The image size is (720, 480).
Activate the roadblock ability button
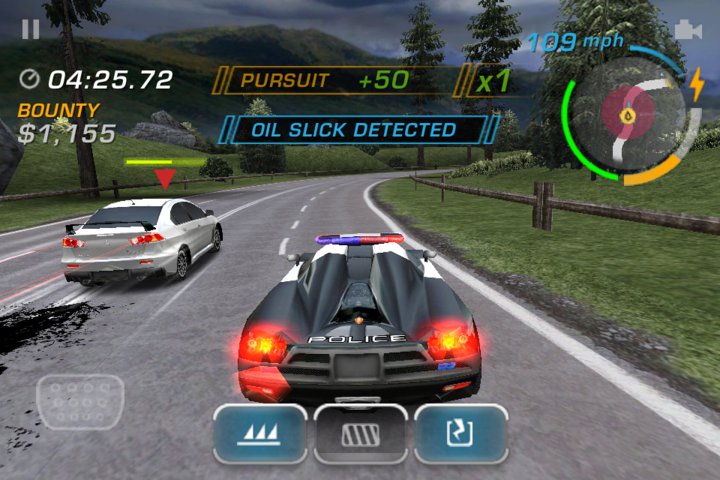click(x=361, y=433)
